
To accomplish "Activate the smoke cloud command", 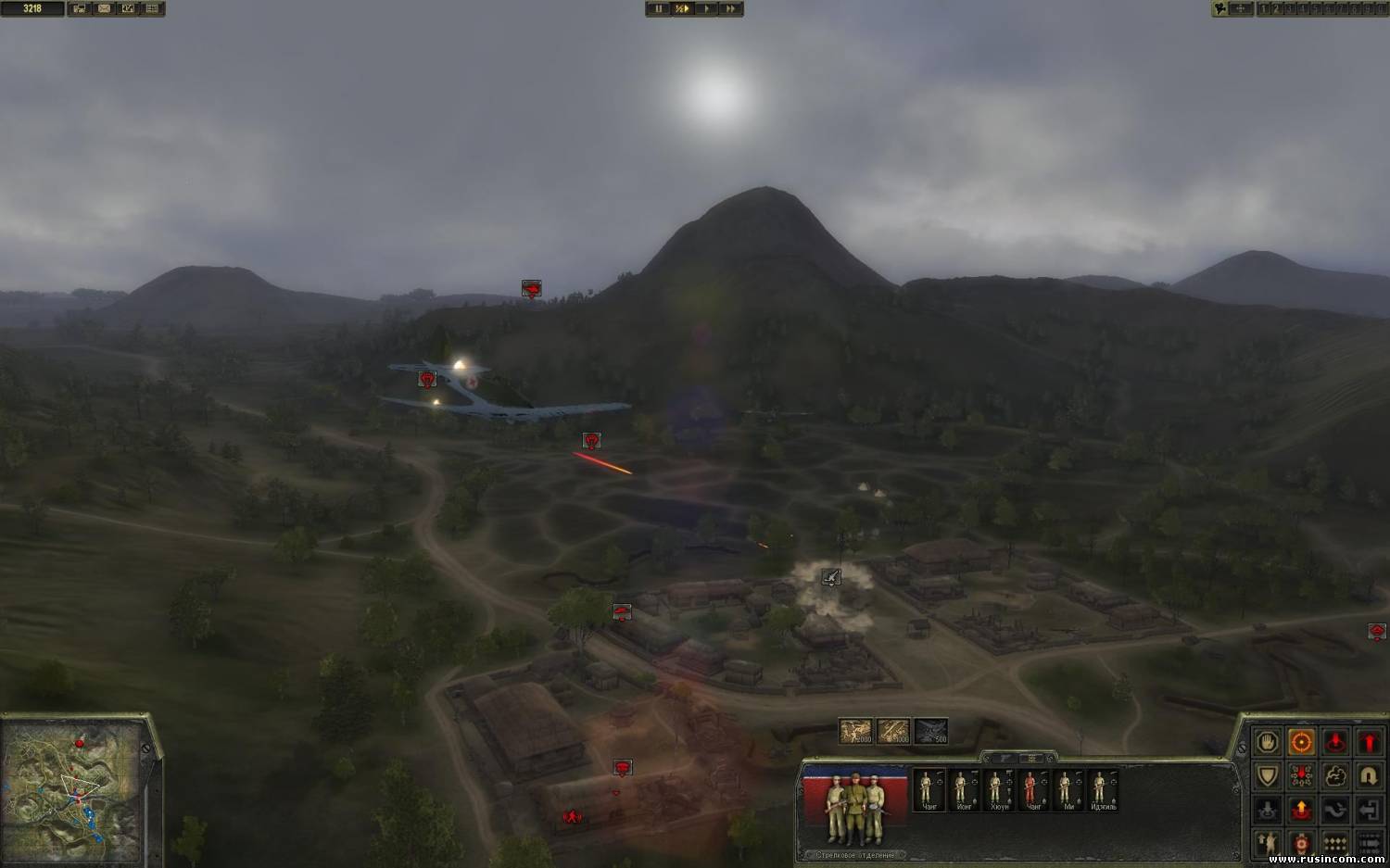I will 1335,775.
